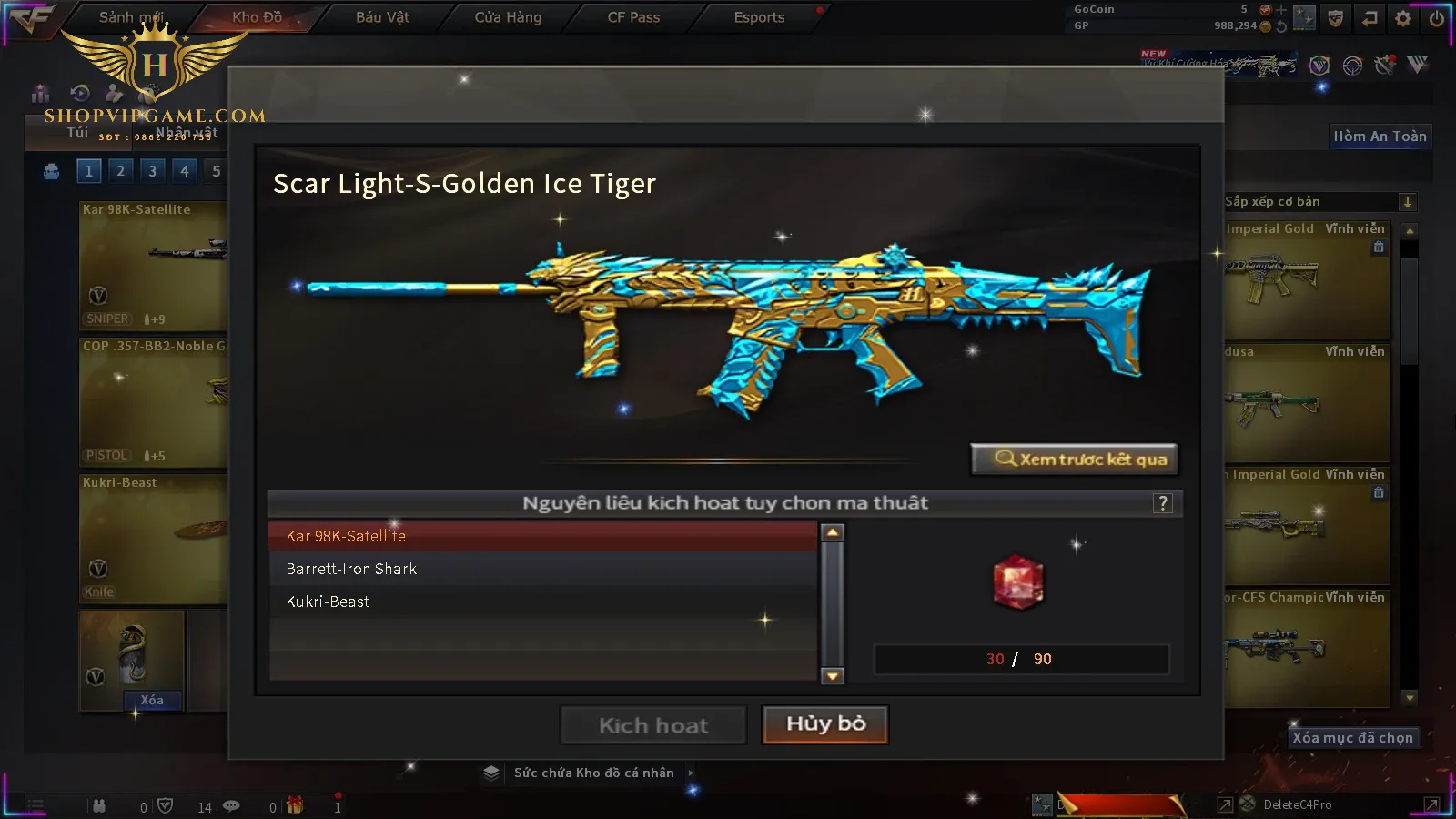This screenshot has height=819, width=1456.
Task: Choose Barrett-Iron Shark material row
Action: (541, 569)
